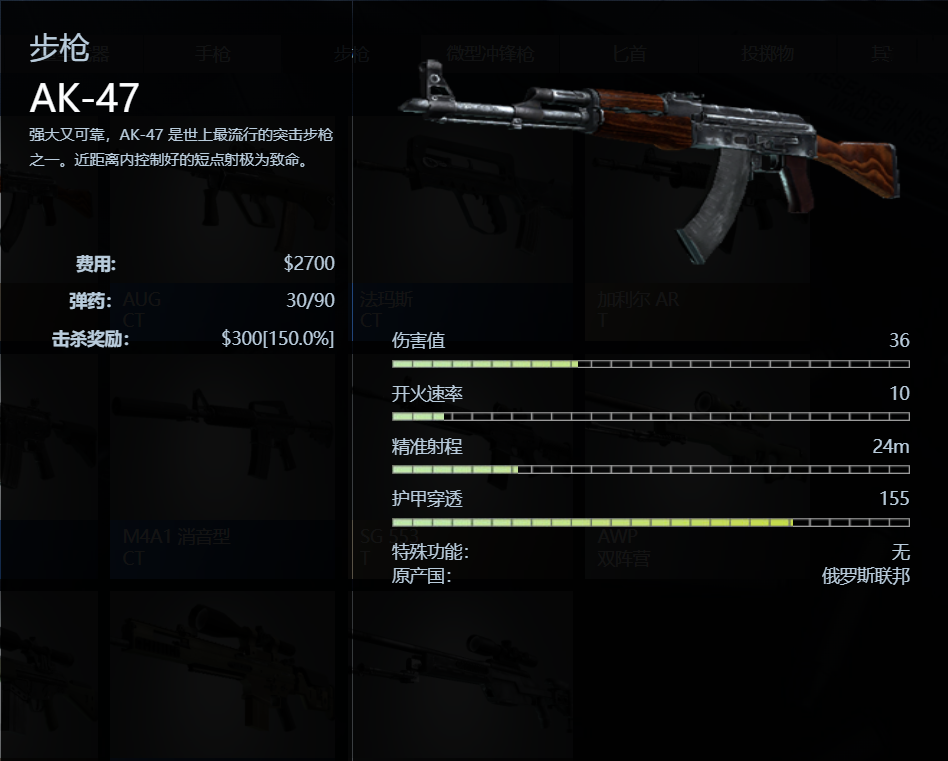Select the 匕首 tab
This screenshot has width=948, height=761.
pyautogui.click(x=629, y=54)
